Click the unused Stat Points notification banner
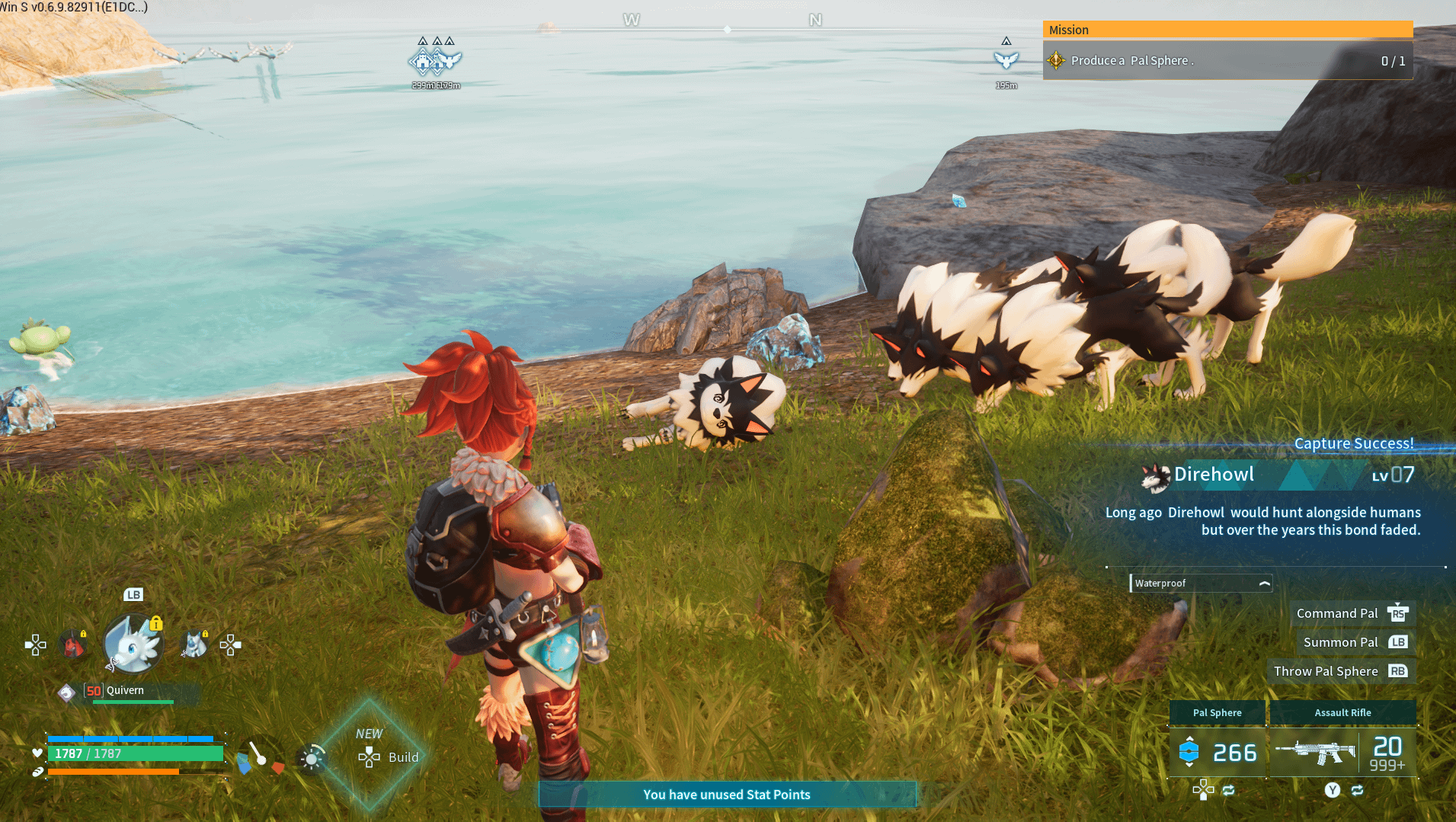Viewport: 1456px width, 822px height. (727, 795)
